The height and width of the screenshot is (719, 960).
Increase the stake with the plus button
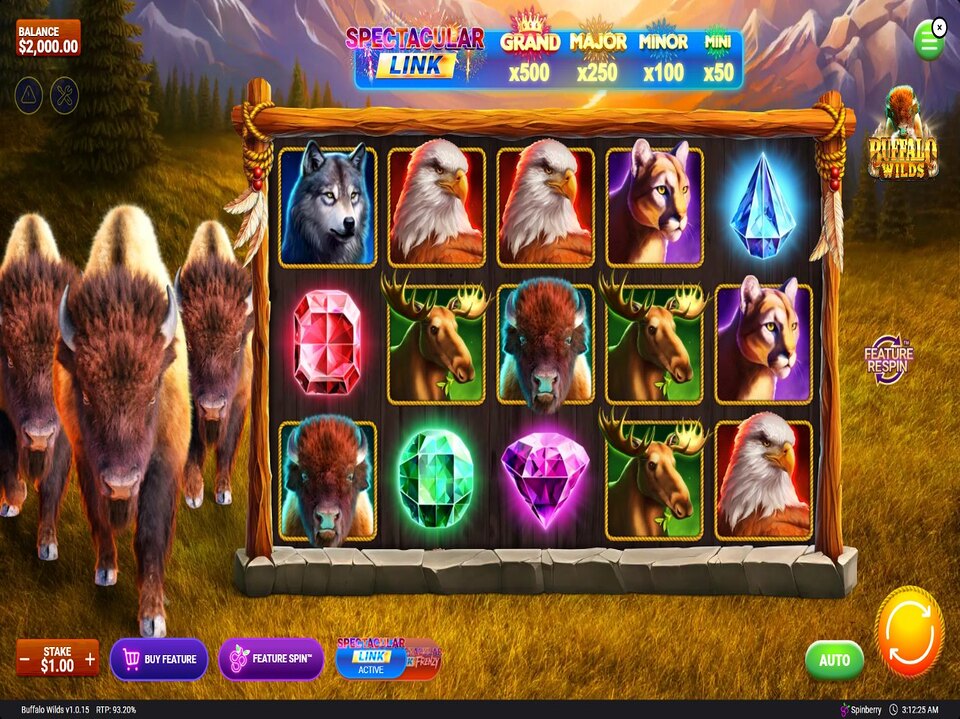click(90, 659)
